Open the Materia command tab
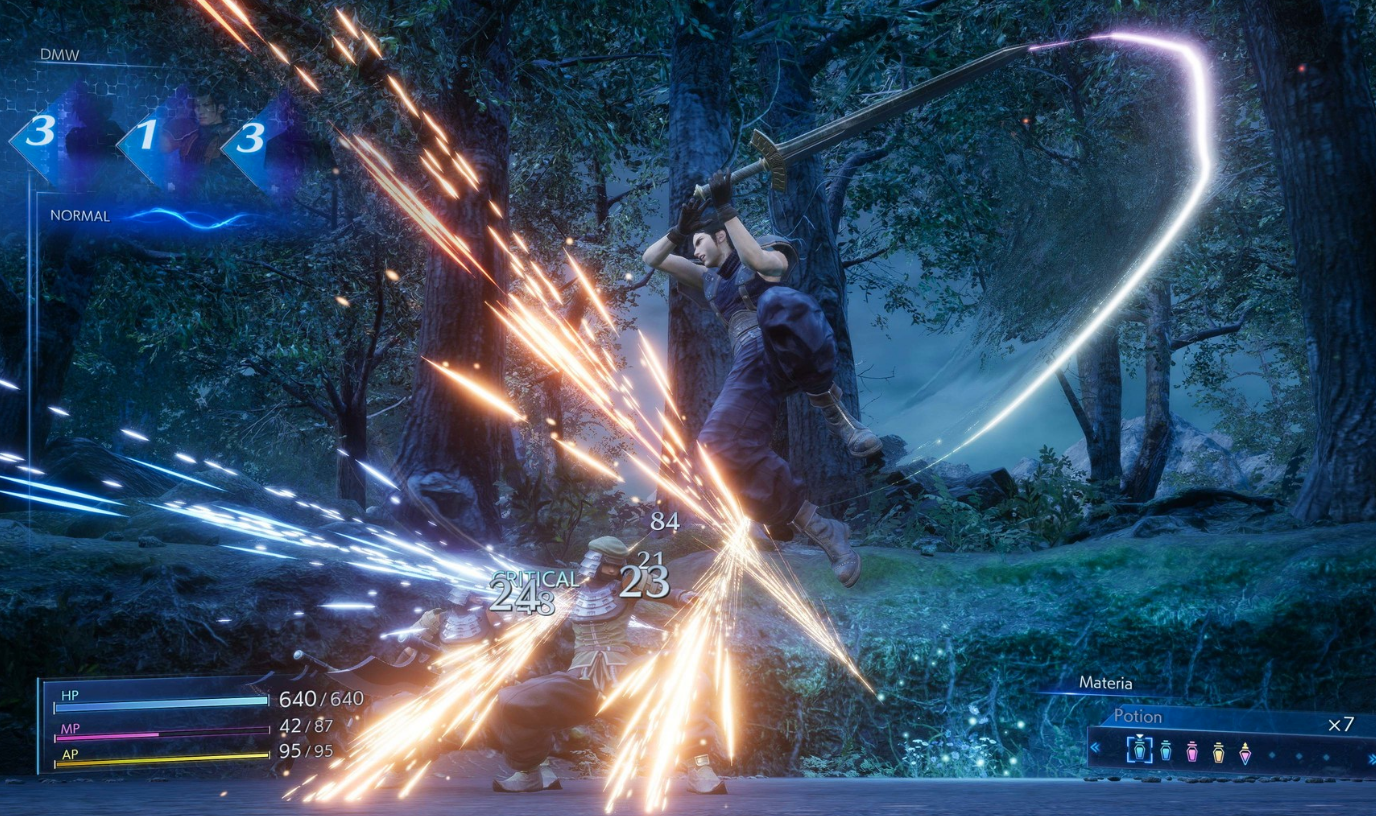1376x816 pixels. point(1105,684)
